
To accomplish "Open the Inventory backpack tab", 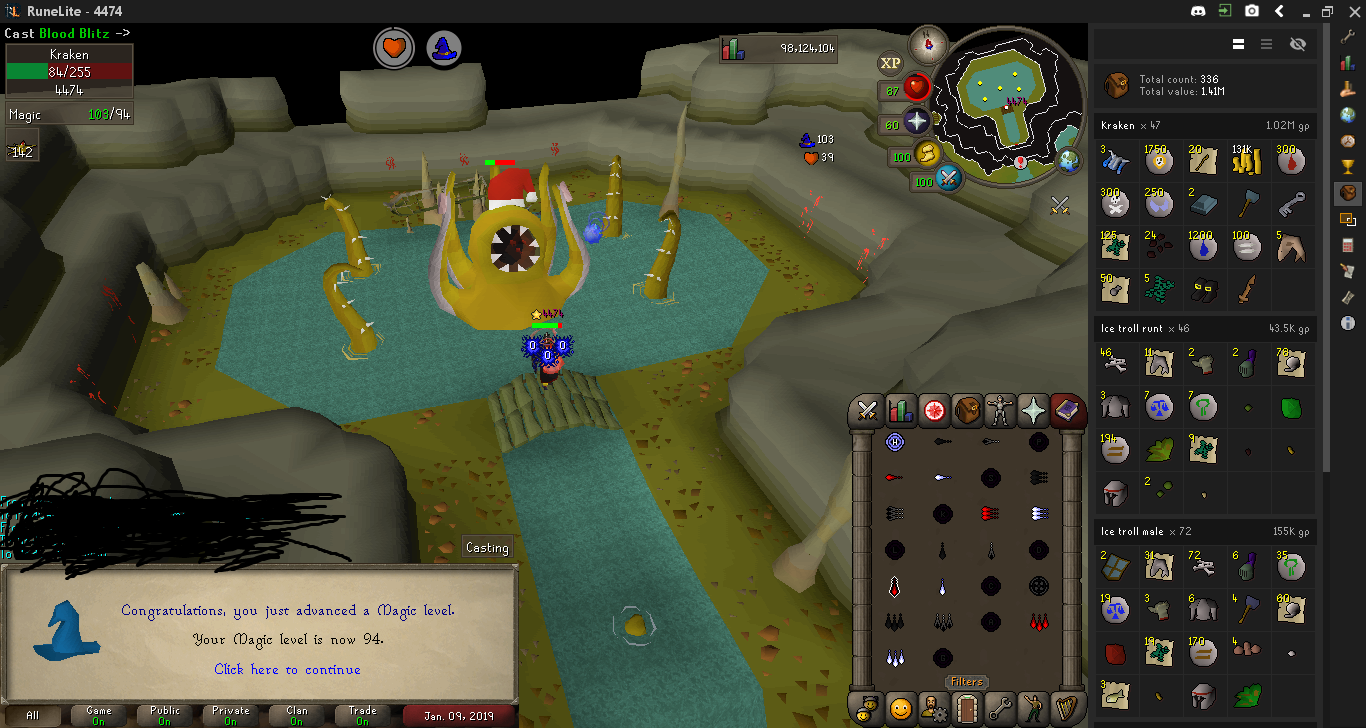I will [967, 410].
